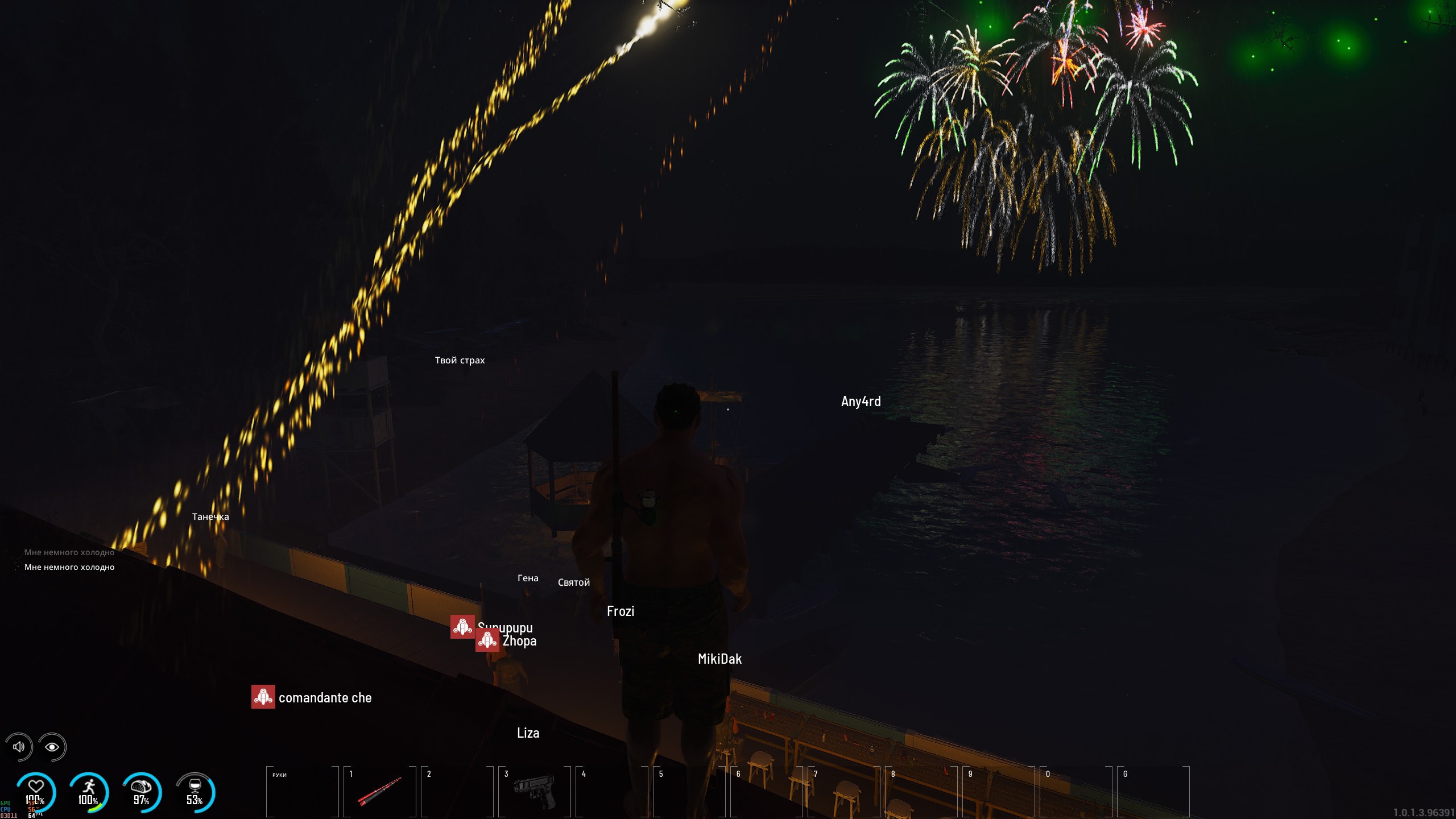Select the pistol in hotbar slot 3
Viewport: 1456px width, 819px height.
[x=535, y=791]
